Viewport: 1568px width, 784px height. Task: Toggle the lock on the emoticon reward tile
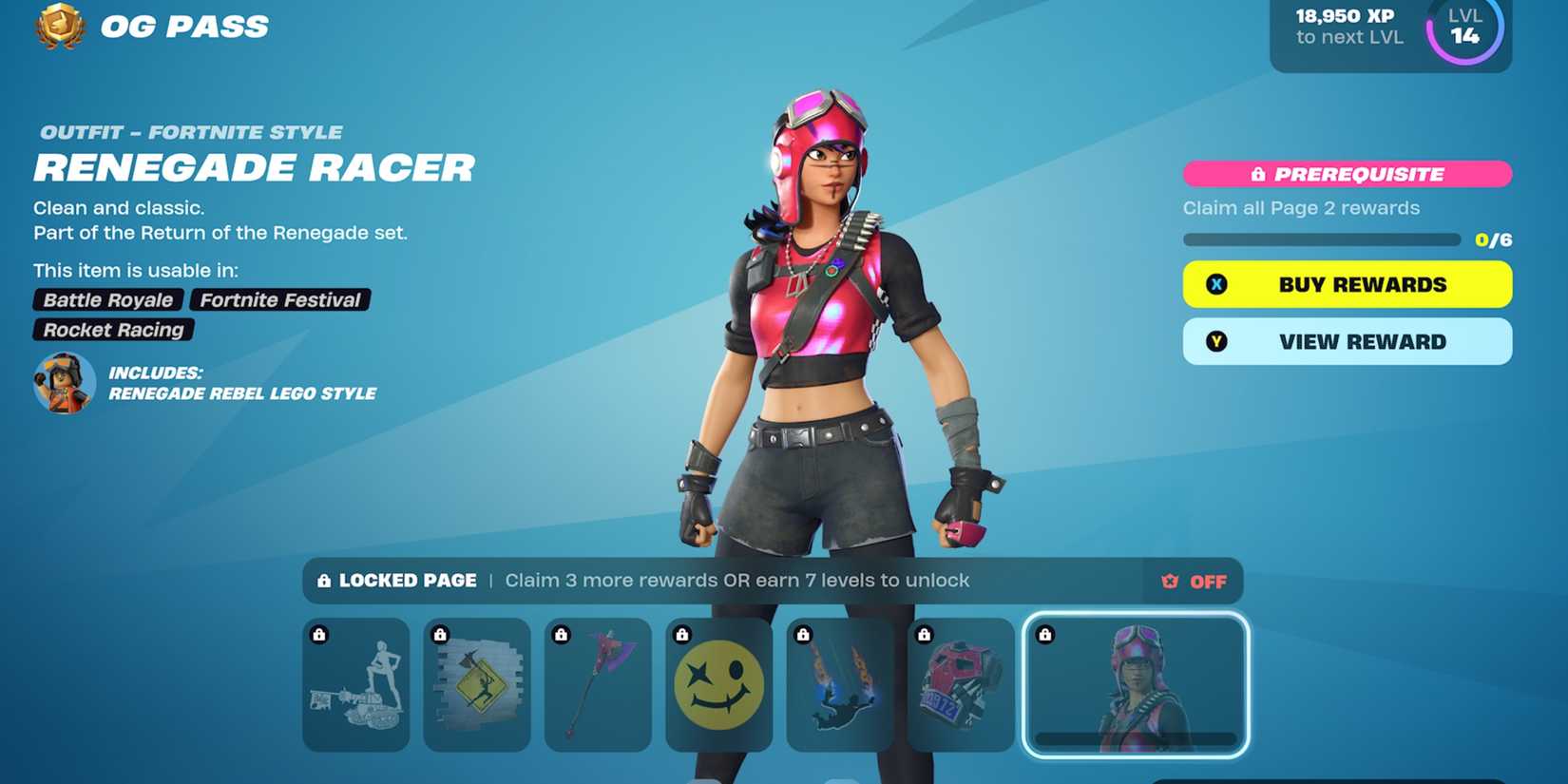[x=679, y=633]
